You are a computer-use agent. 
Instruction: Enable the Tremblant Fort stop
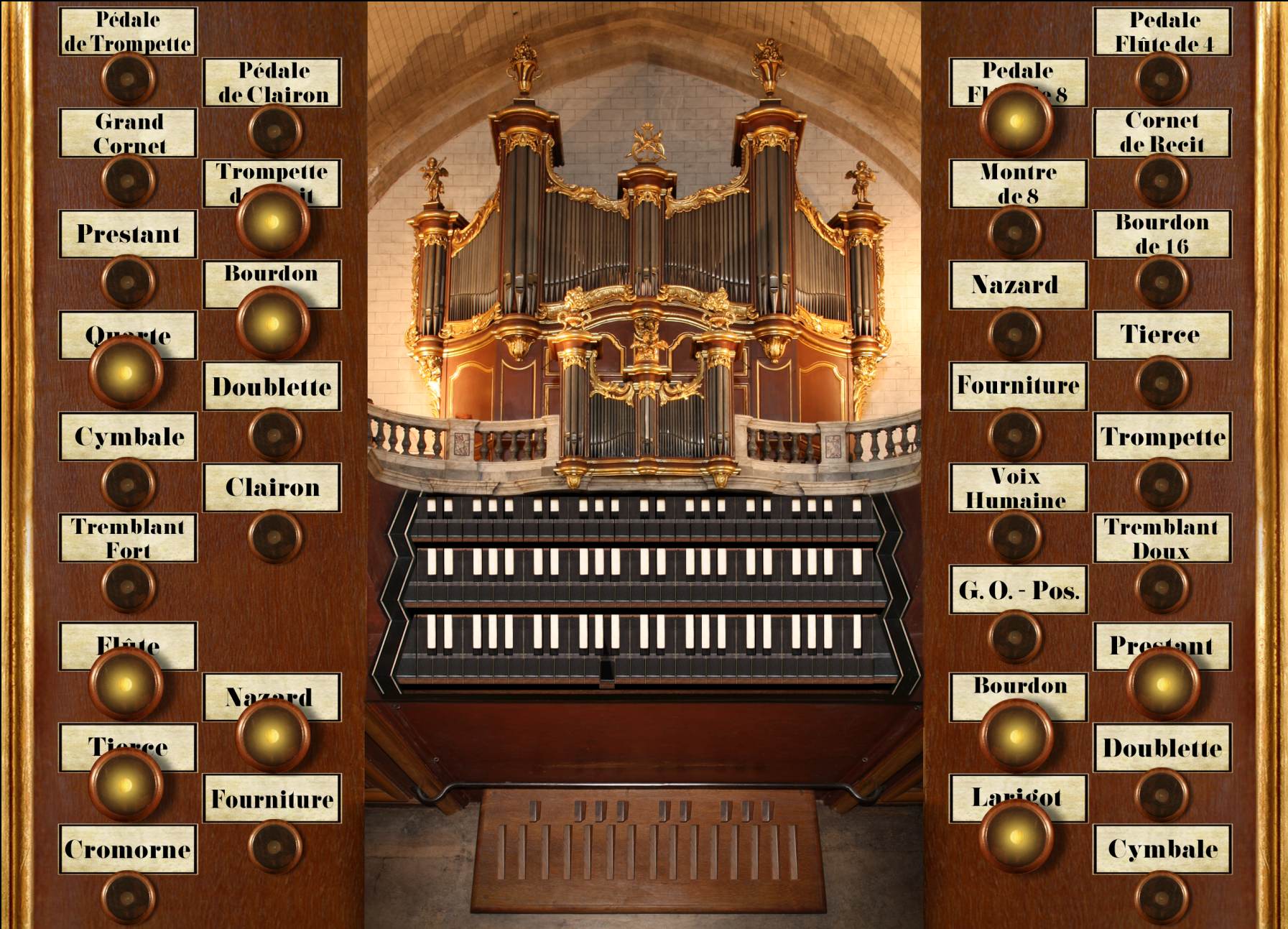(128, 586)
